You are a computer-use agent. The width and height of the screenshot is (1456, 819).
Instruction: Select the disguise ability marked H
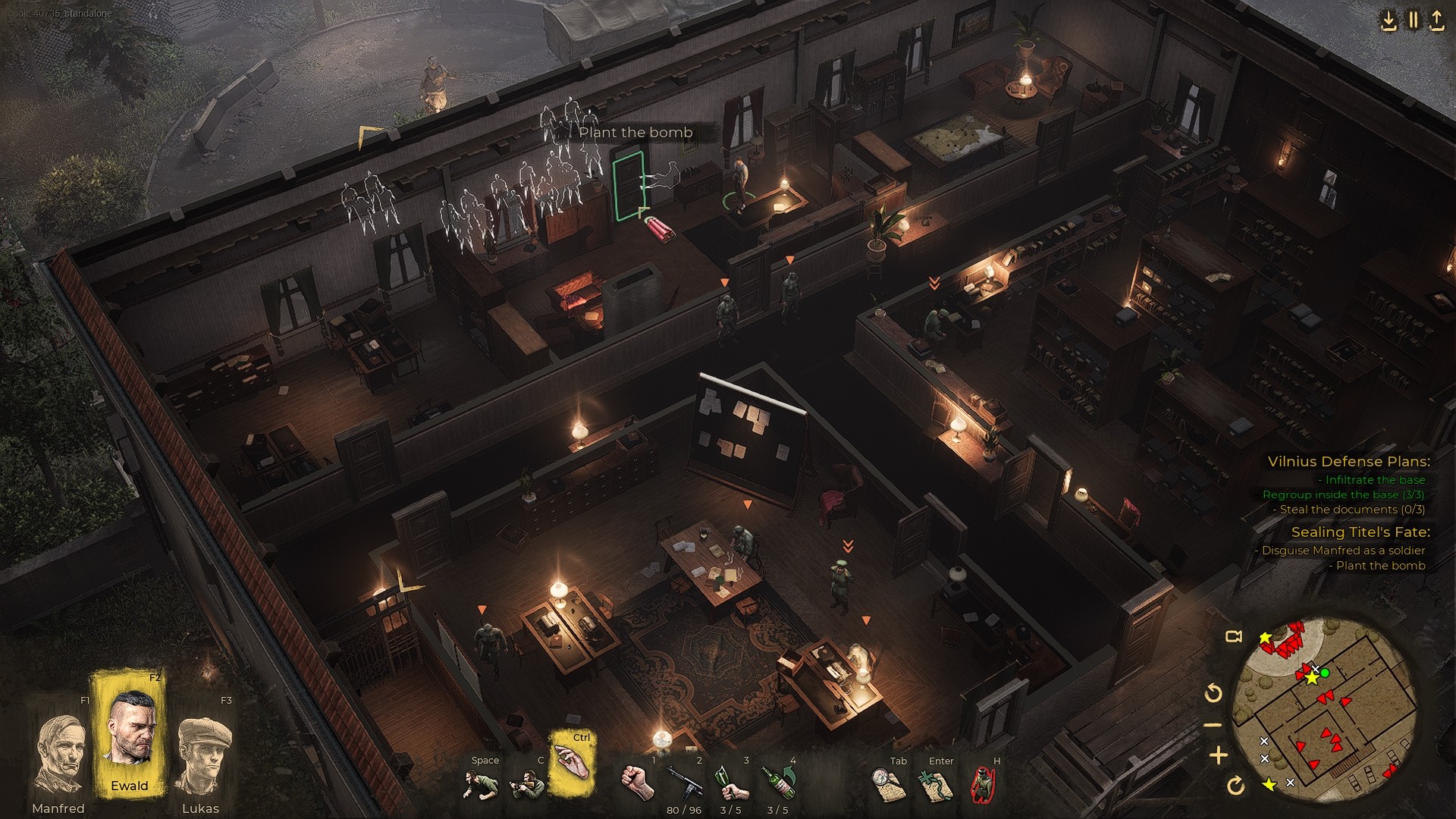click(x=983, y=783)
